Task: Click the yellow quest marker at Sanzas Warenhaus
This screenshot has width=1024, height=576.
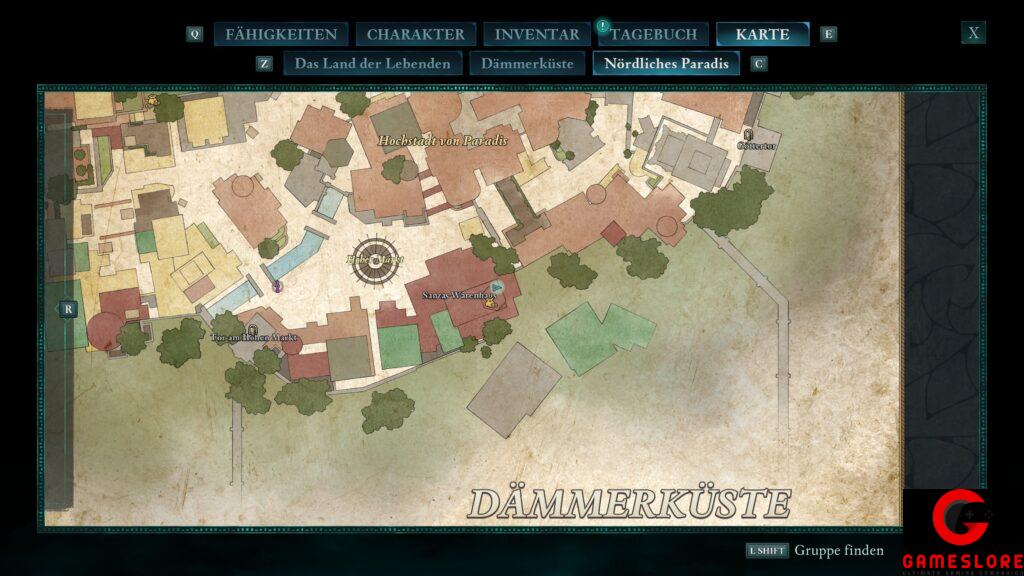Action: (491, 305)
